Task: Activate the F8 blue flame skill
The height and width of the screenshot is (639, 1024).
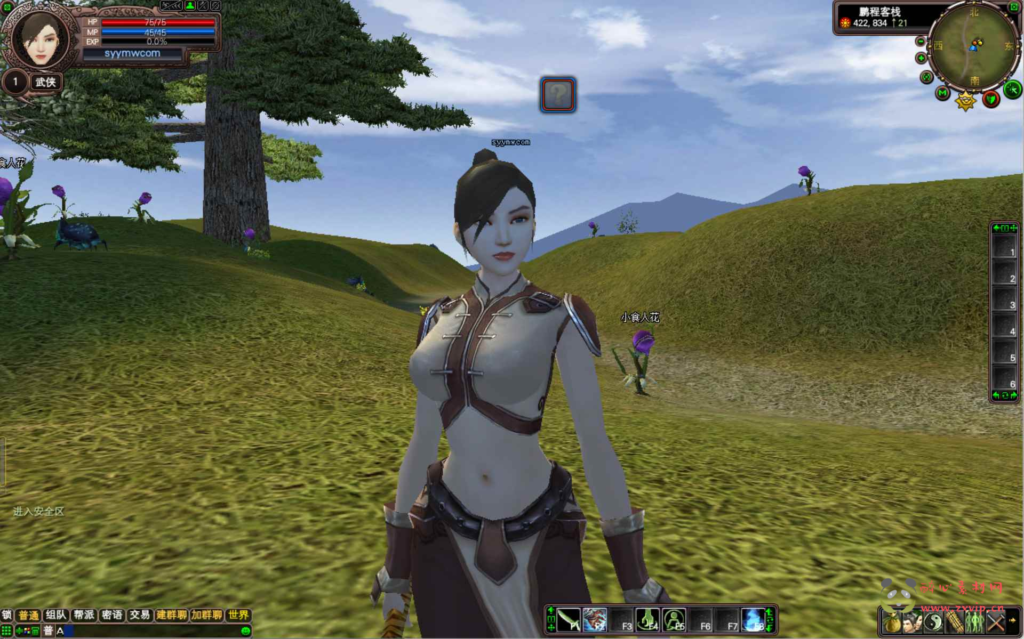Action: pyautogui.click(x=753, y=620)
